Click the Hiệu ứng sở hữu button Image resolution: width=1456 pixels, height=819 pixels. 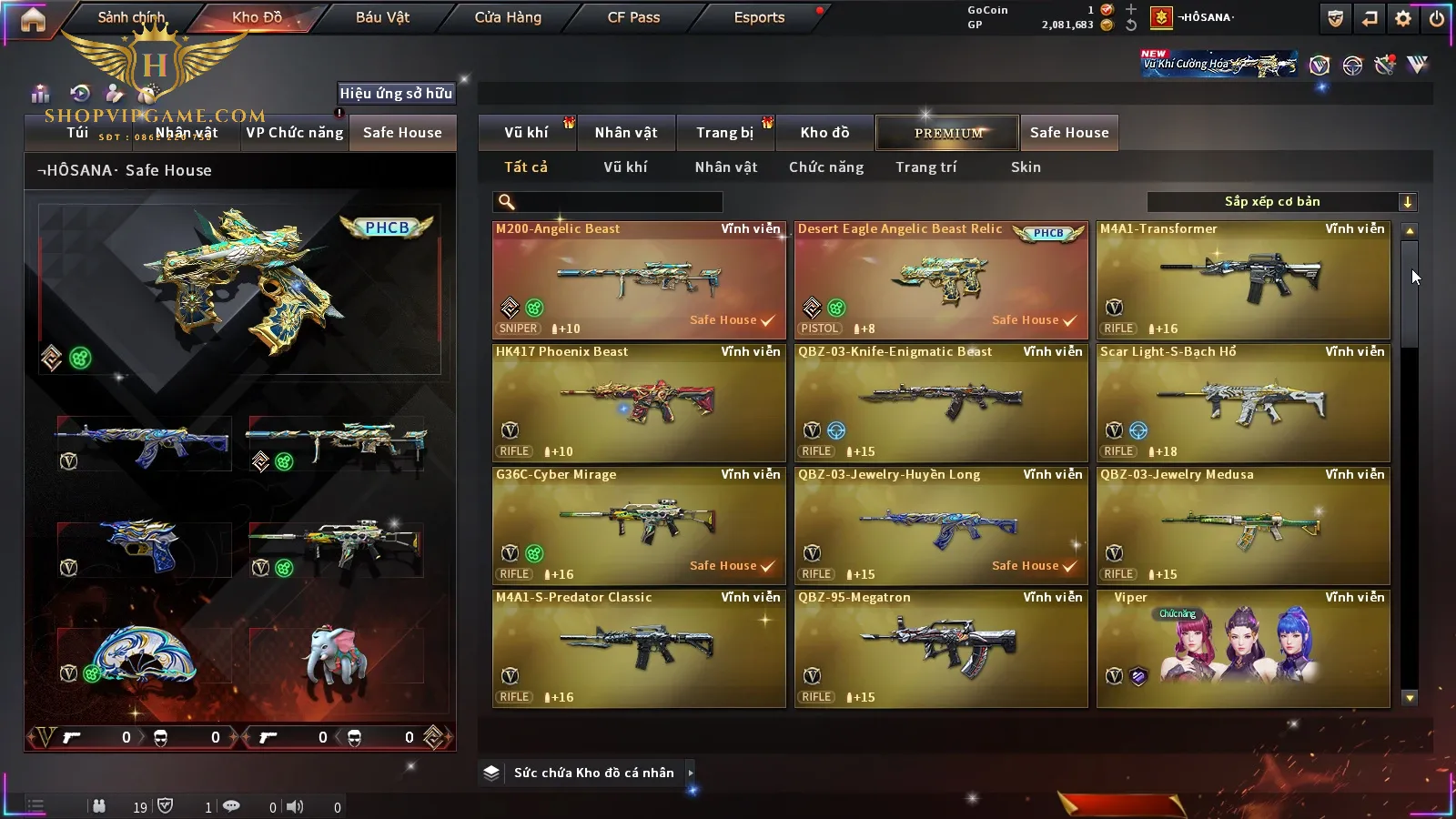[x=396, y=93]
